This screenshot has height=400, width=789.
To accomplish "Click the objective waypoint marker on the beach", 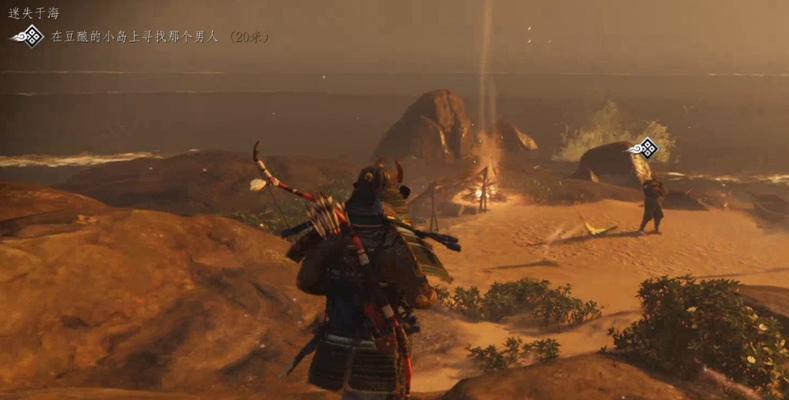I will (645, 149).
